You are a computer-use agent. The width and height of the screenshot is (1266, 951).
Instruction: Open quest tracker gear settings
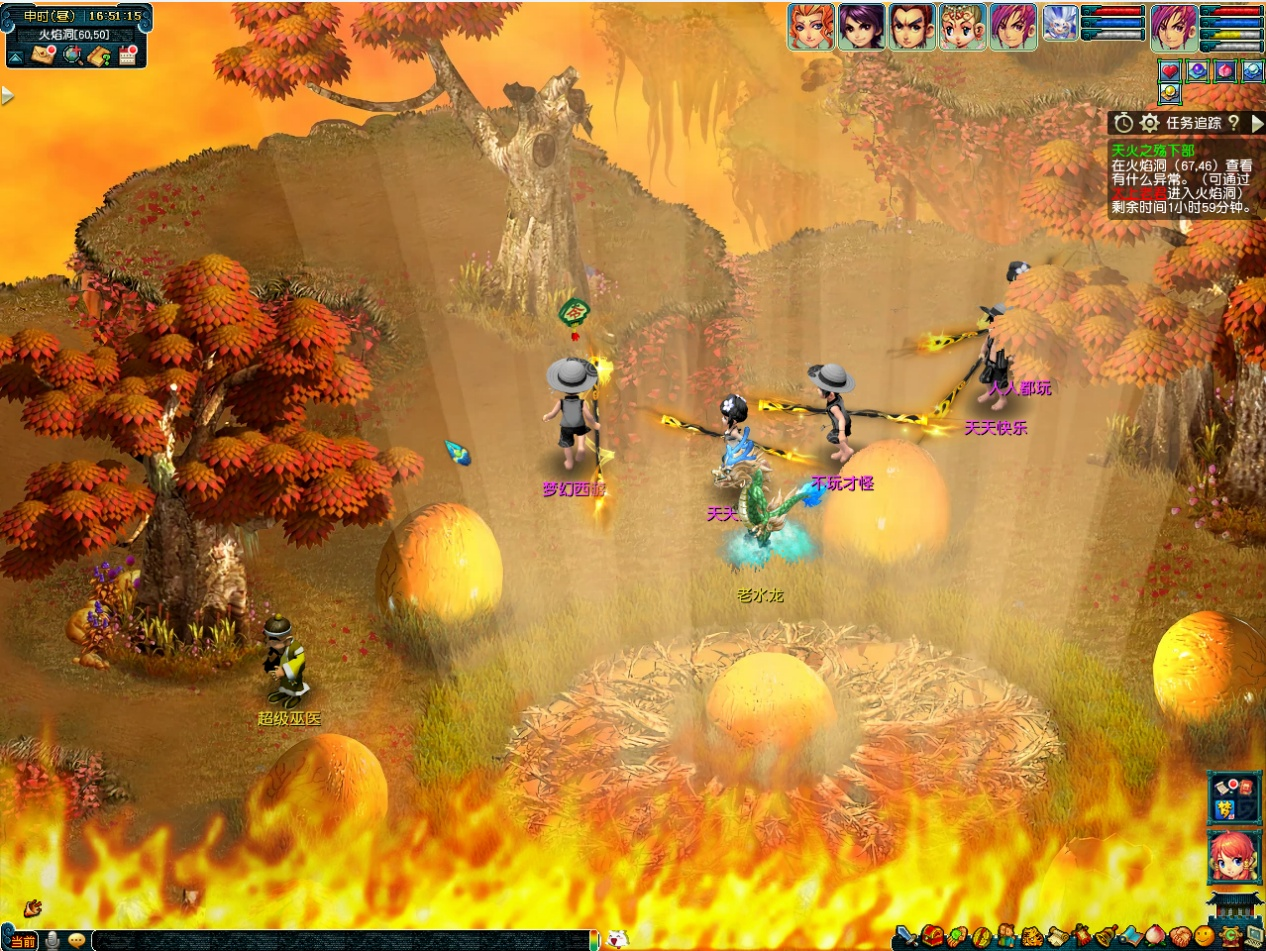pyautogui.click(x=1150, y=123)
